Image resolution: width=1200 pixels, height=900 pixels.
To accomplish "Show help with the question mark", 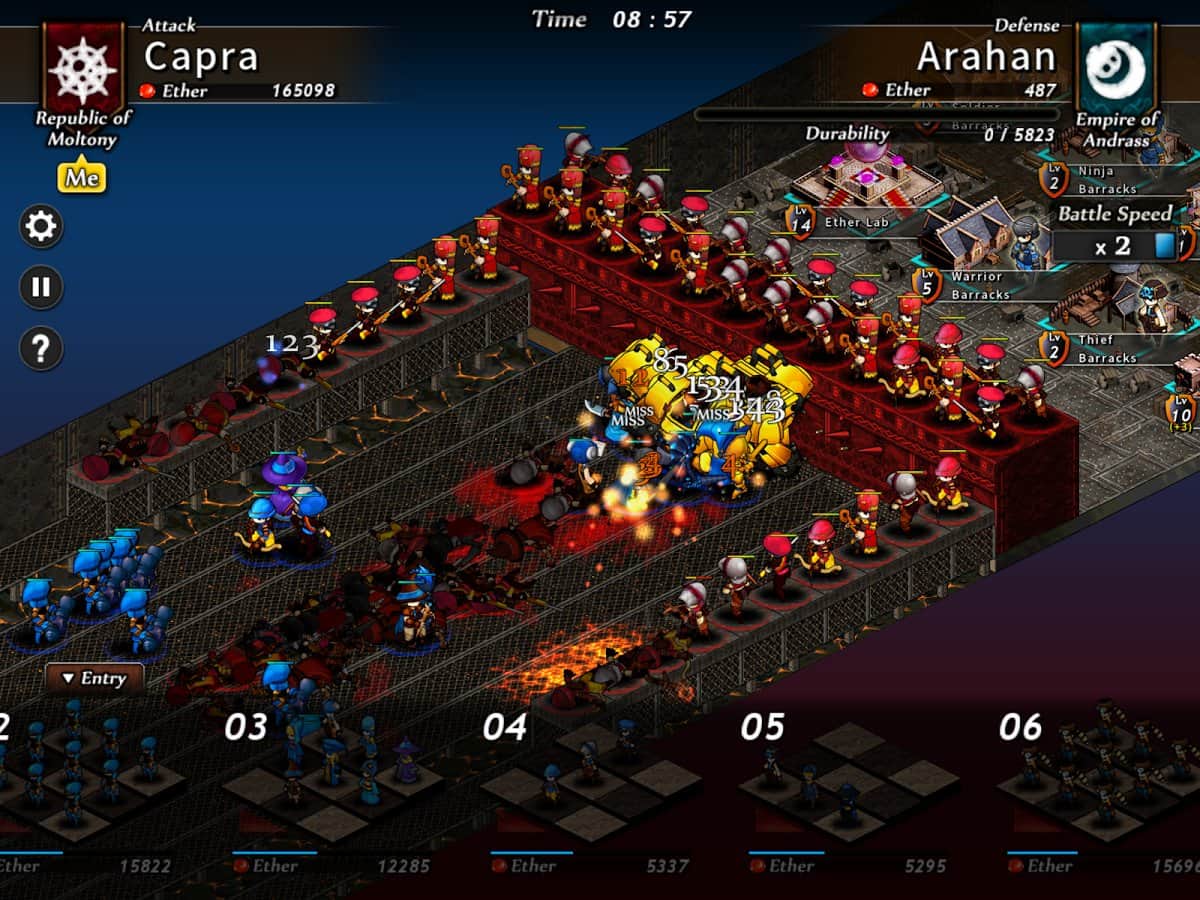I will point(41,348).
